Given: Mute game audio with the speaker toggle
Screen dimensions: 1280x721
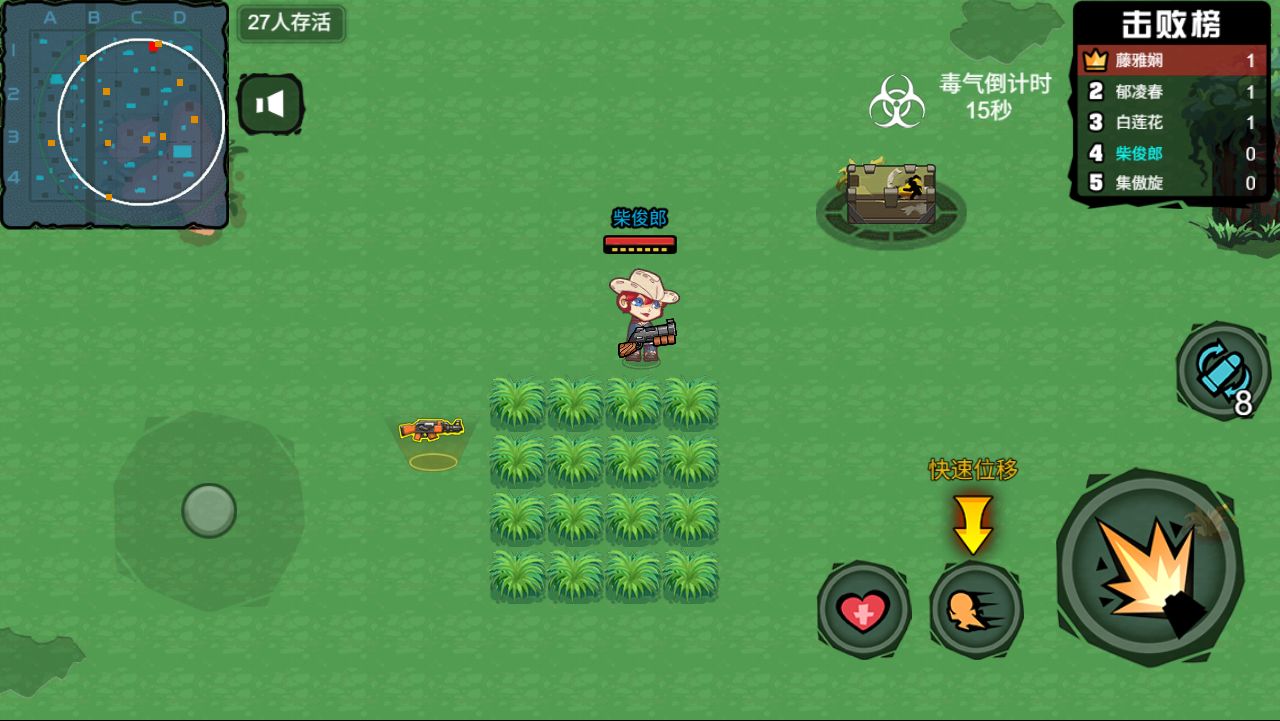Looking at the screenshot, I should coord(272,103).
